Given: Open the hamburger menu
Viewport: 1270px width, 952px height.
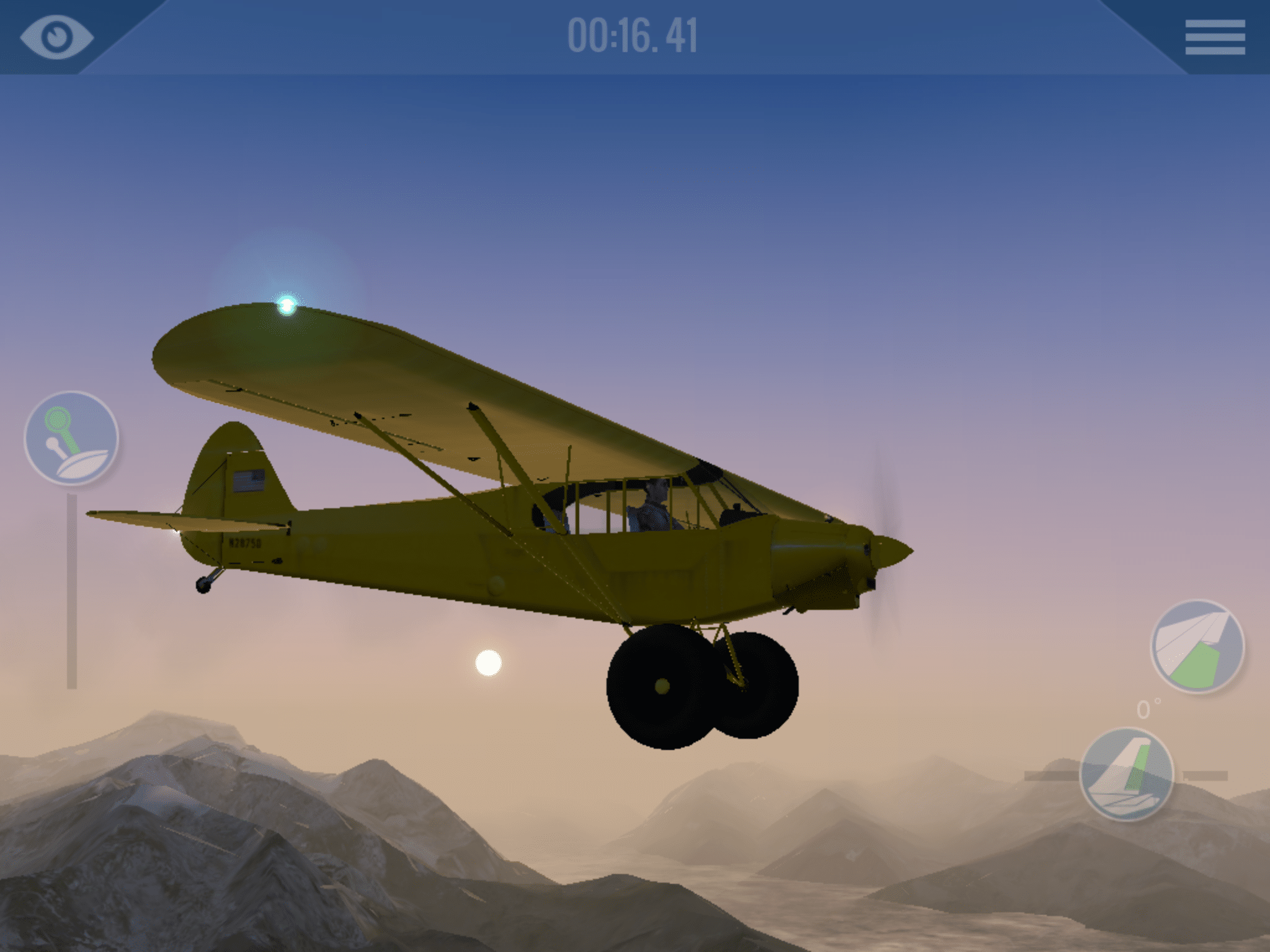Looking at the screenshot, I should [1215, 37].
